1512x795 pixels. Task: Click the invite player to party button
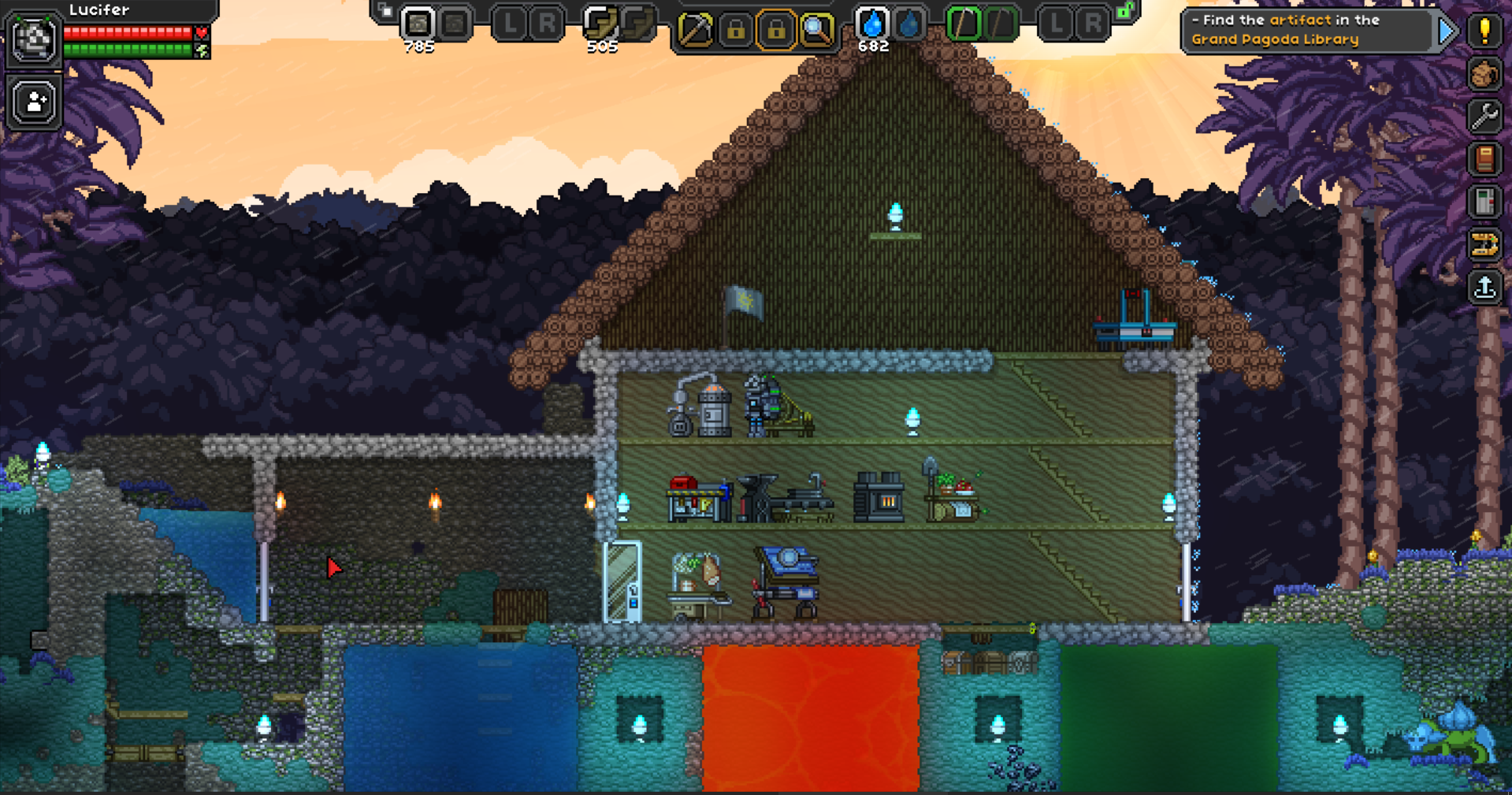tap(35, 102)
